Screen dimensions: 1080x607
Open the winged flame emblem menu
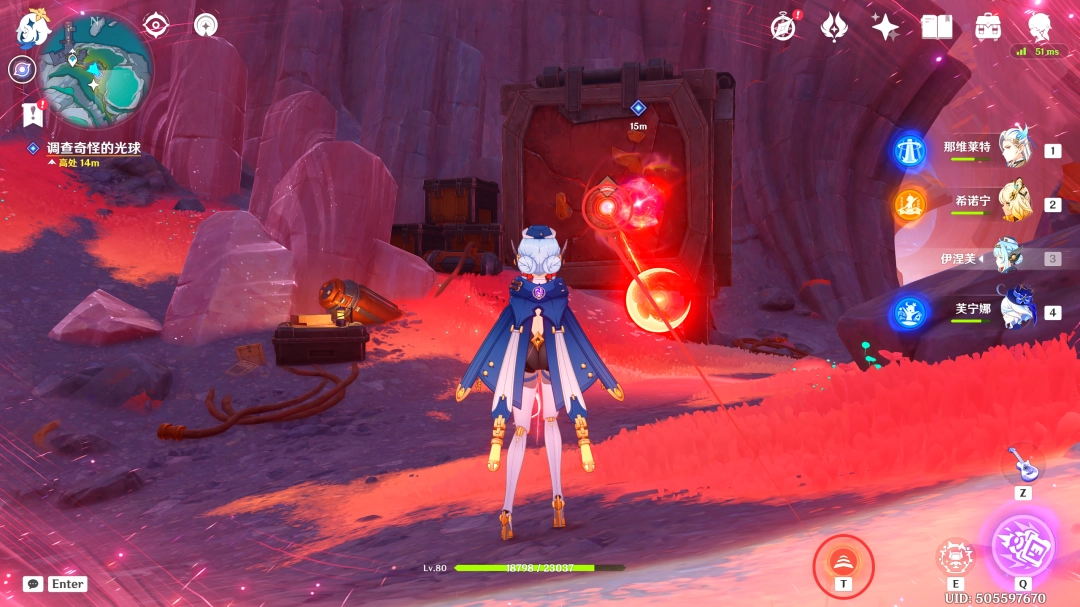(x=834, y=27)
